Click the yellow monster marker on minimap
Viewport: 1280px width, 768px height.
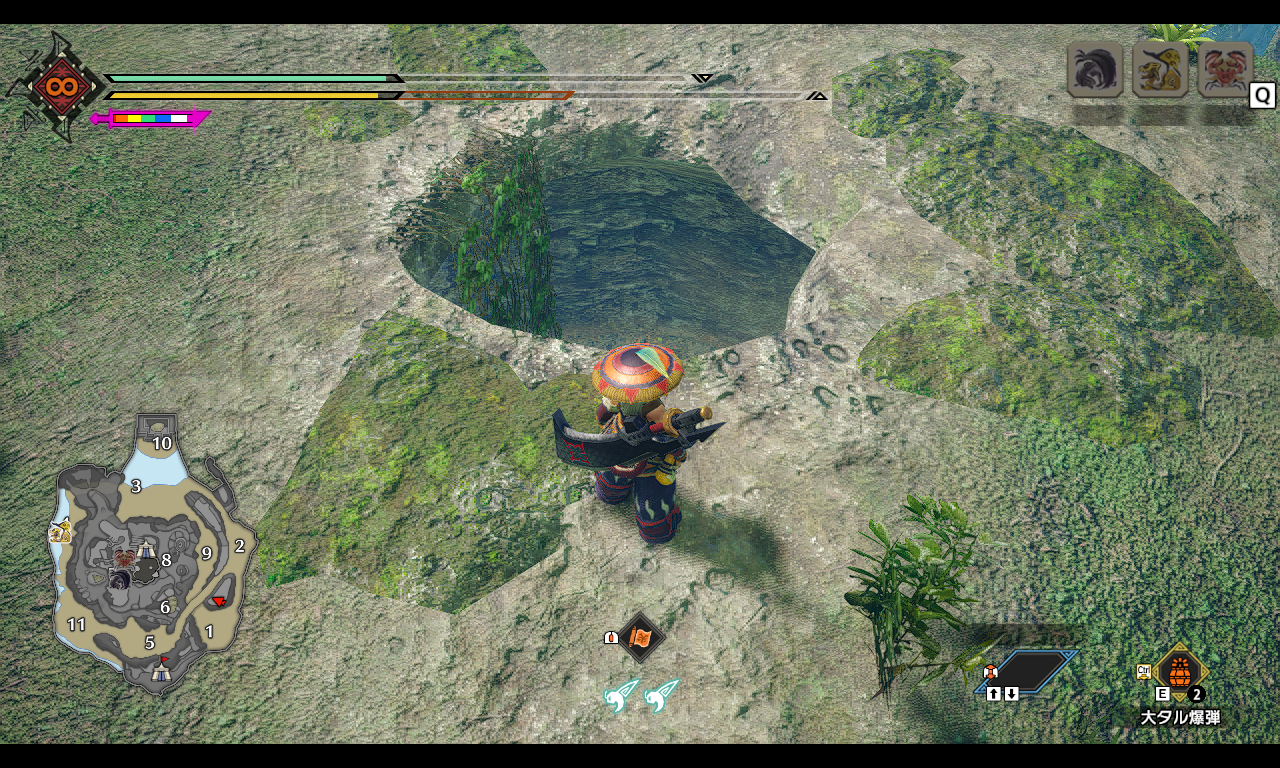[59, 532]
